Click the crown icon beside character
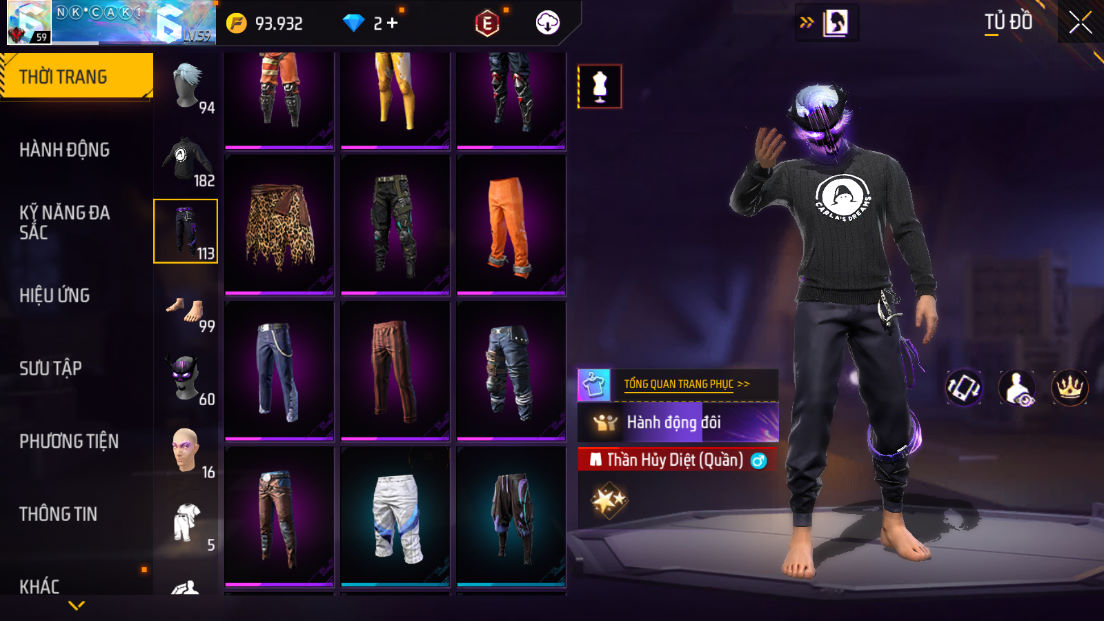This screenshot has height=621, width=1104. point(1070,388)
